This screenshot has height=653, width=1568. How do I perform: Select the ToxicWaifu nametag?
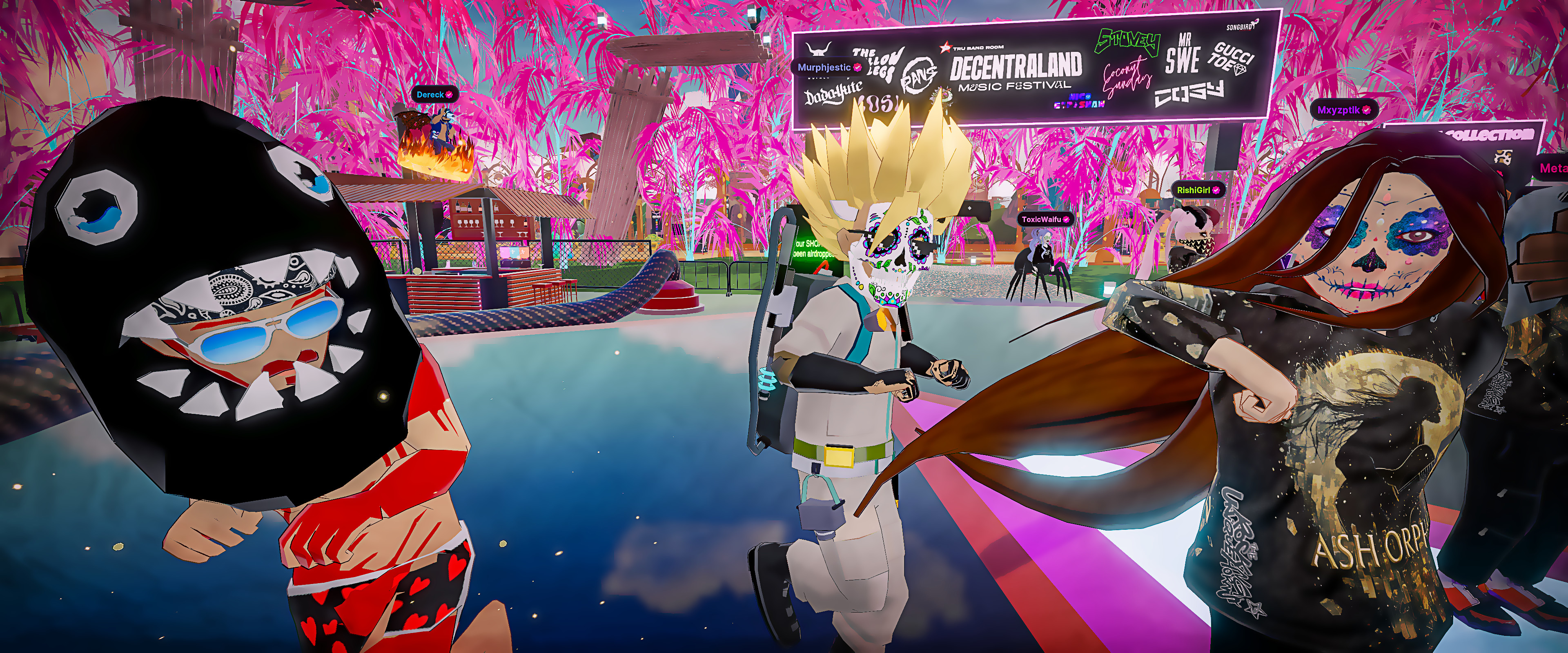(1045, 219)
